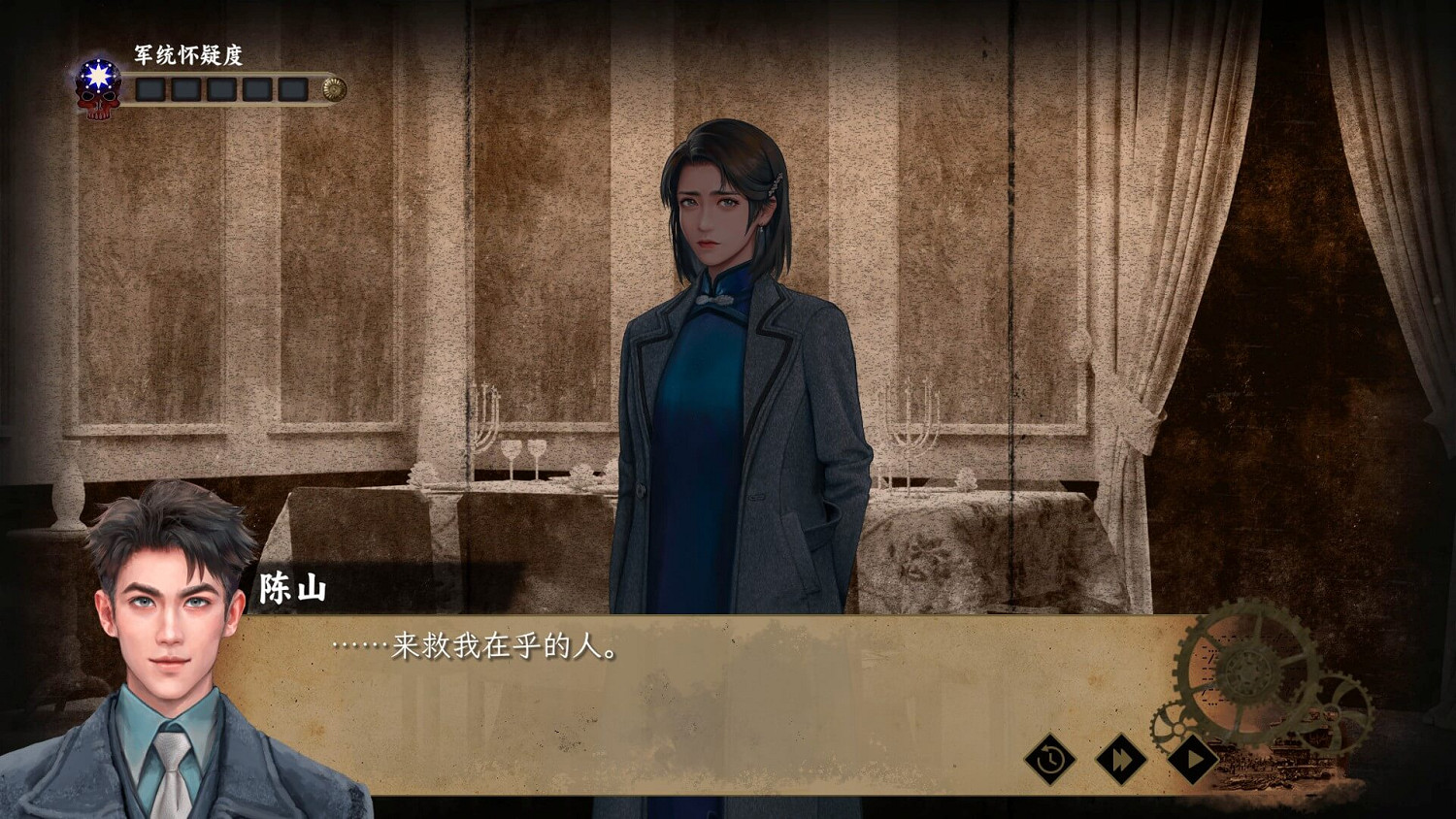Click the first empty suspicion slot
1456x819 pixels.
(149, 89)
